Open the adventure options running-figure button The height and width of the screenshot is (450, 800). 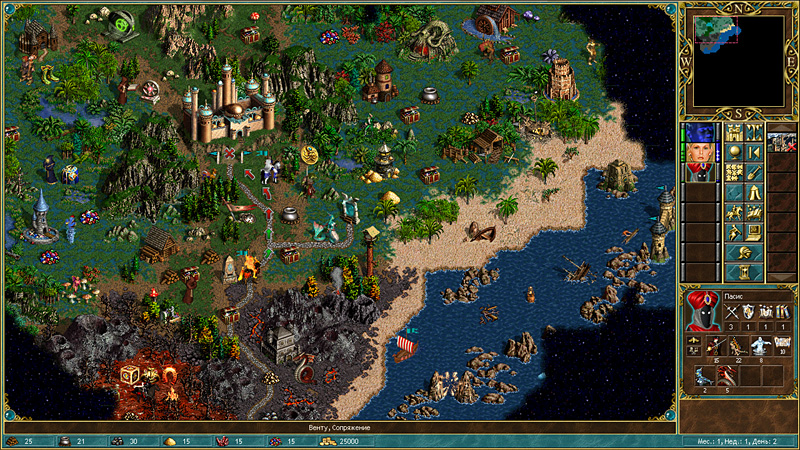(x=734, y=231)
